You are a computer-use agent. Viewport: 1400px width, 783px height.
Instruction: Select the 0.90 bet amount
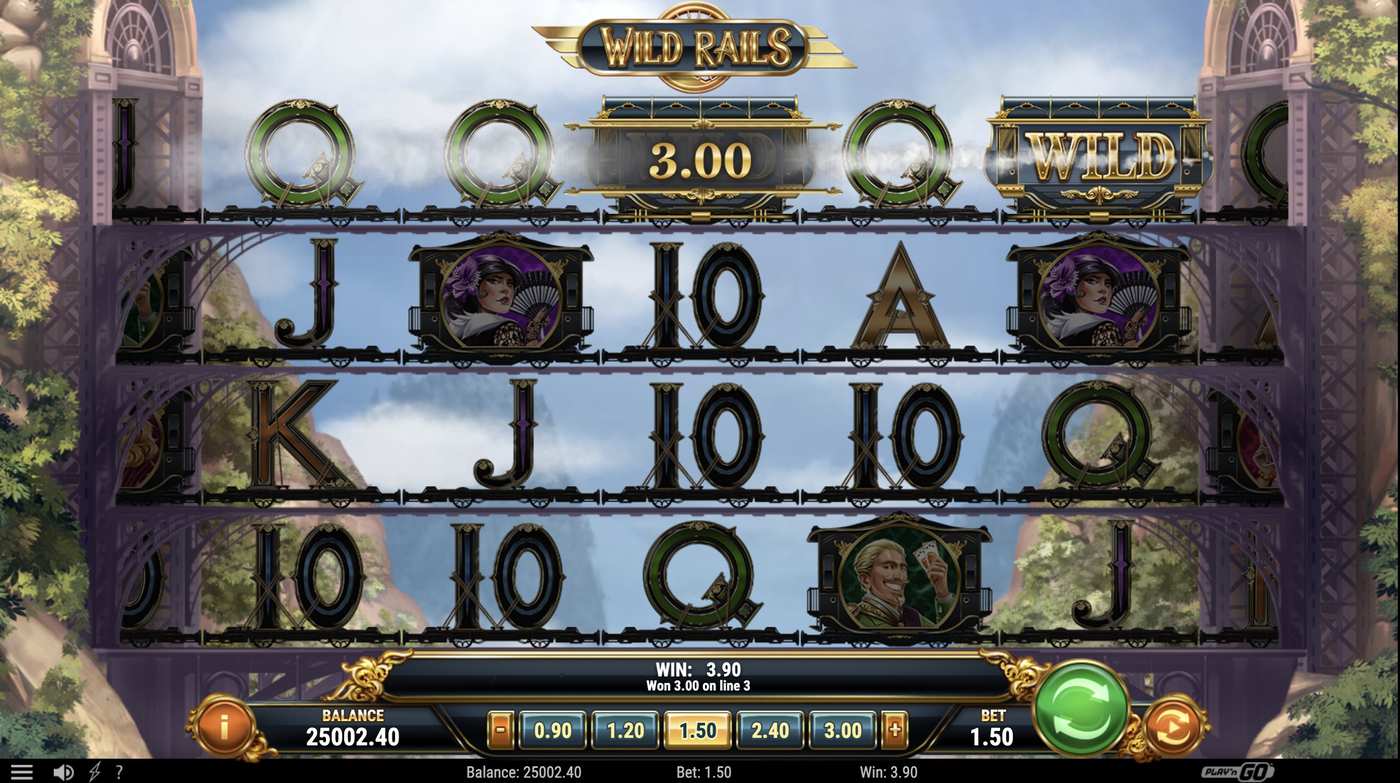point(552,730)
